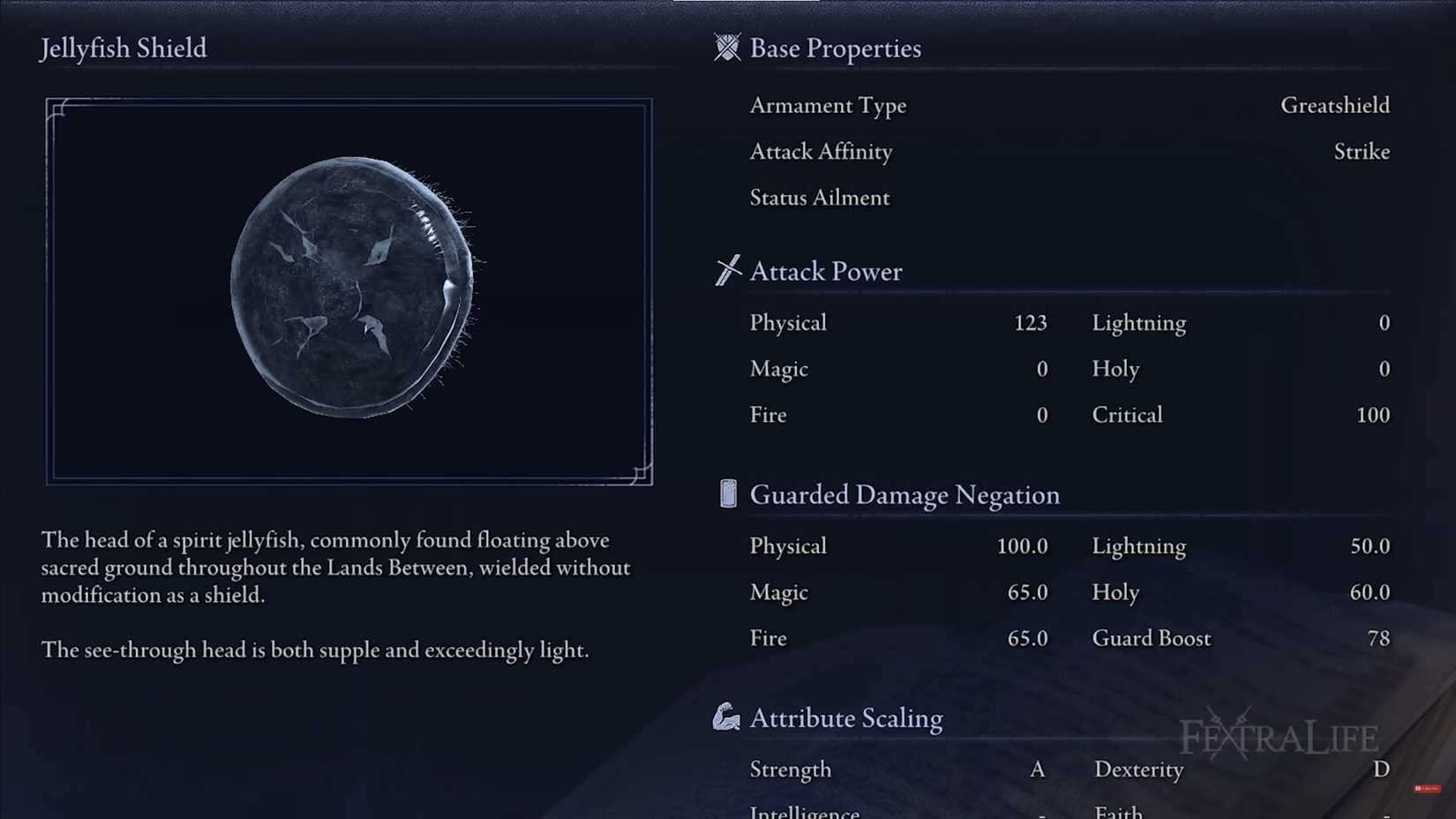1456x819 pixels.
Task: Select the Critical value of 100
Action: (x=1373, y=415)
